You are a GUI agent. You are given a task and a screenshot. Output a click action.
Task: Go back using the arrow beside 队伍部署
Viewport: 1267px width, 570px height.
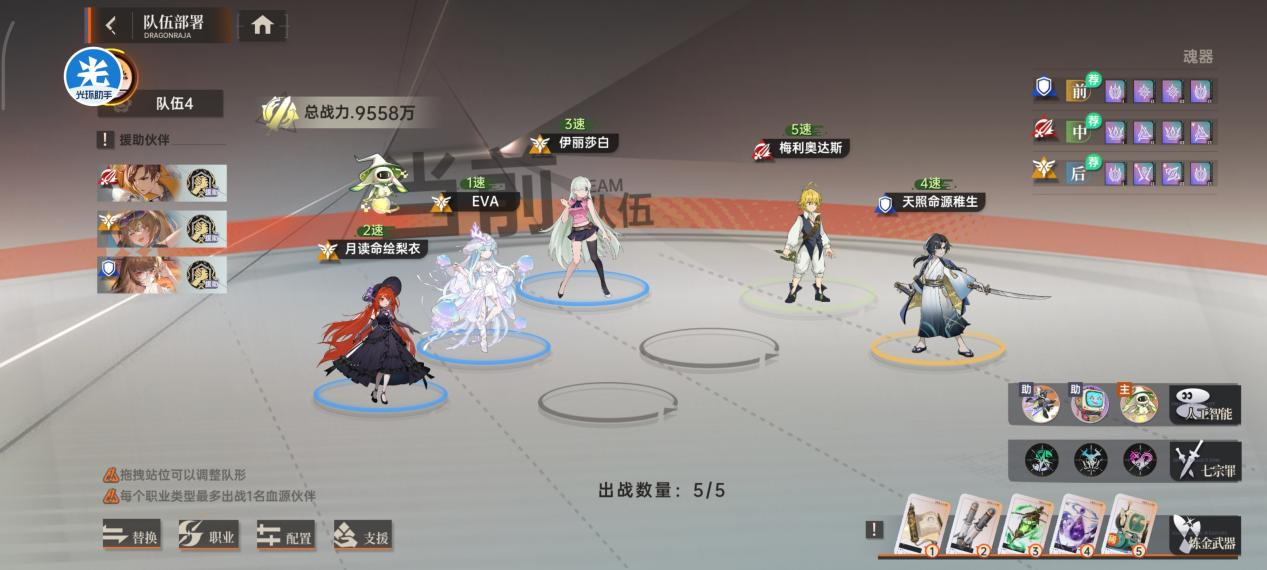(111, 25)
